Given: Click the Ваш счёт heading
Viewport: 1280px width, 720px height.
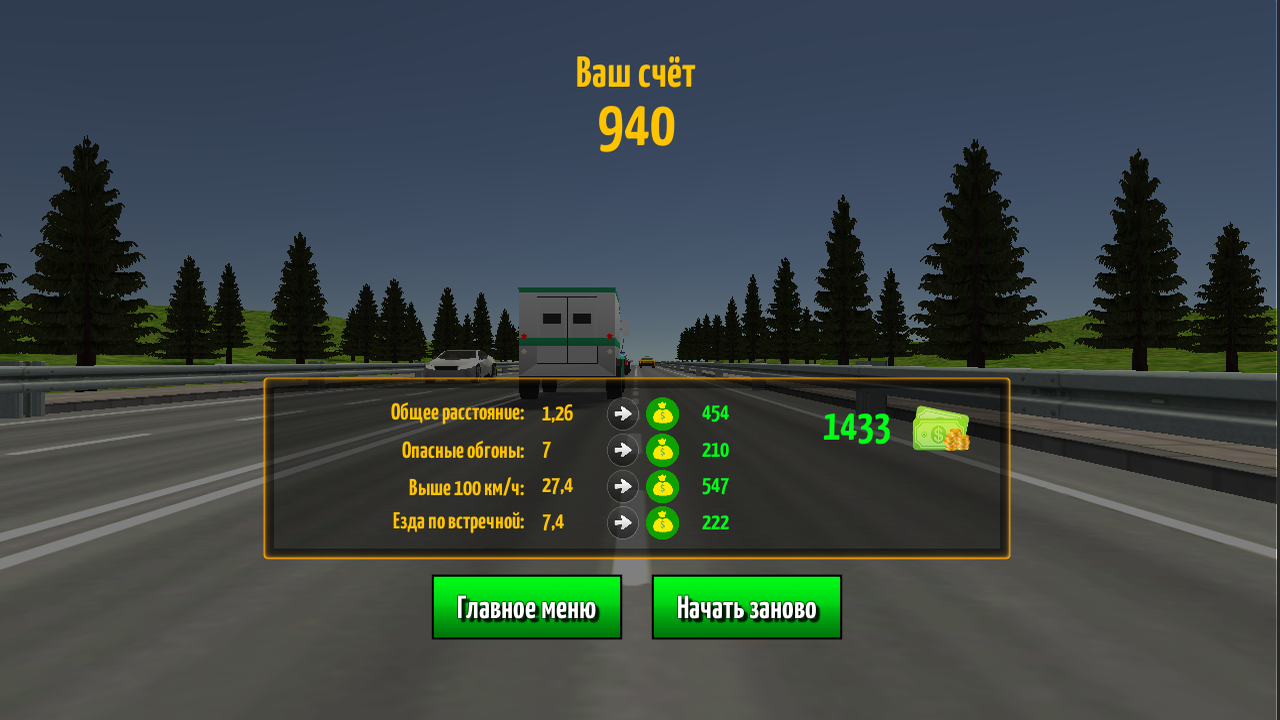Looking at the screenshot, I should [x=637, y=70].
